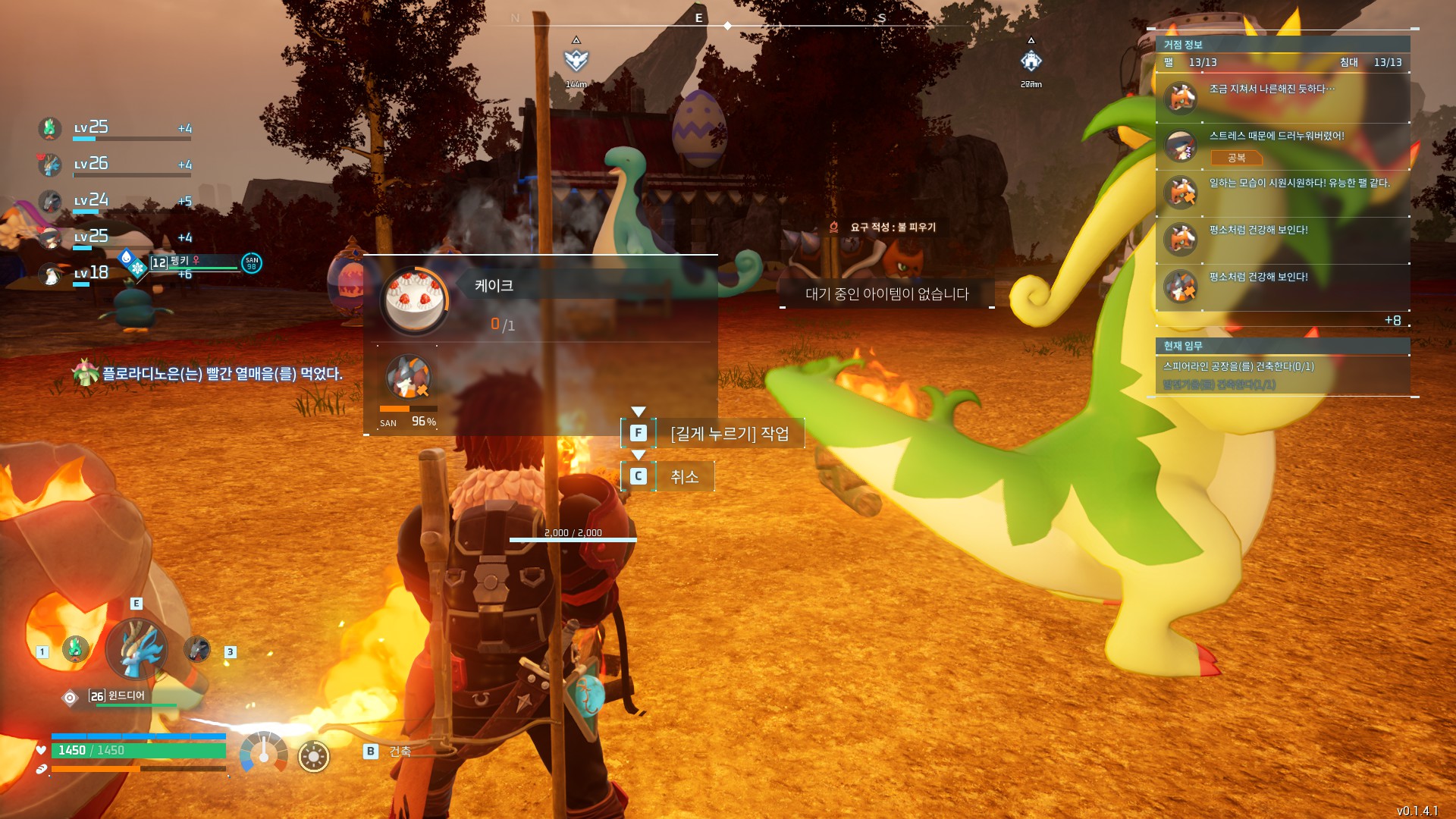
Task: Choose the dark pal in slot 3
Action: click(197, 649)
